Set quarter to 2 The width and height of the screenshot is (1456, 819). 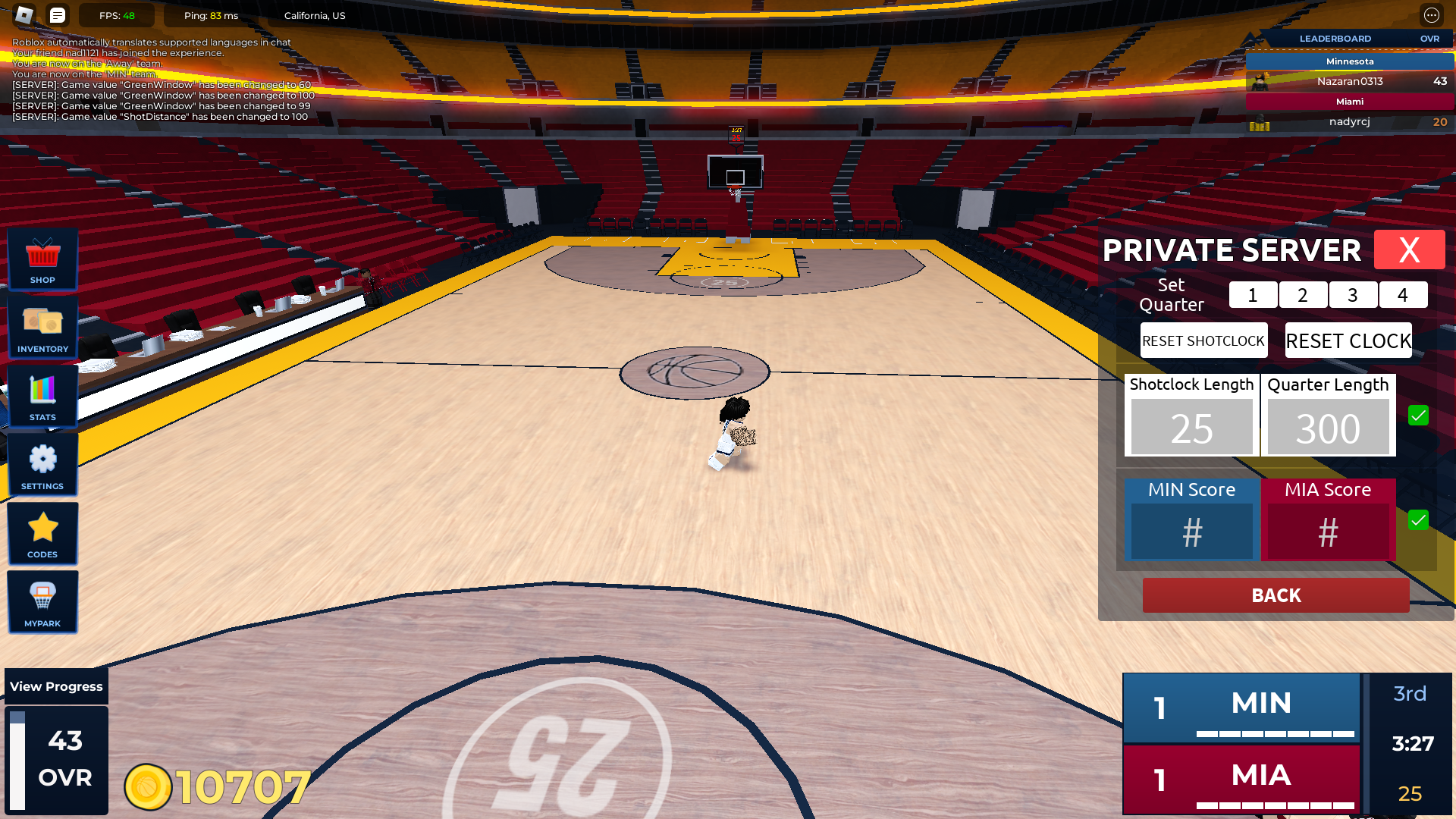click(x=1303, y=295)
